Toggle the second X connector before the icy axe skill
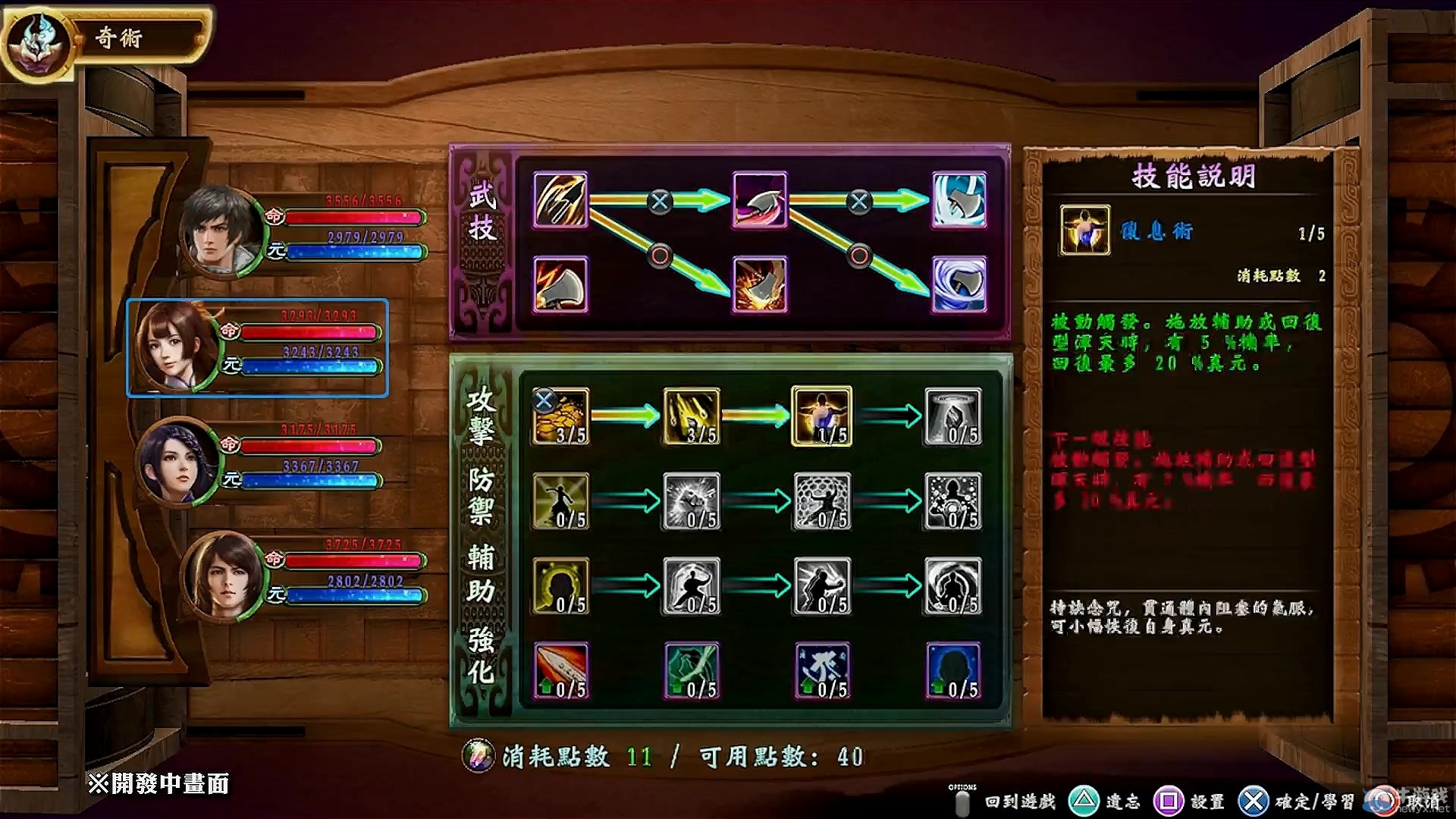The height and width of the screenshot is (819, 1456). 860,203
